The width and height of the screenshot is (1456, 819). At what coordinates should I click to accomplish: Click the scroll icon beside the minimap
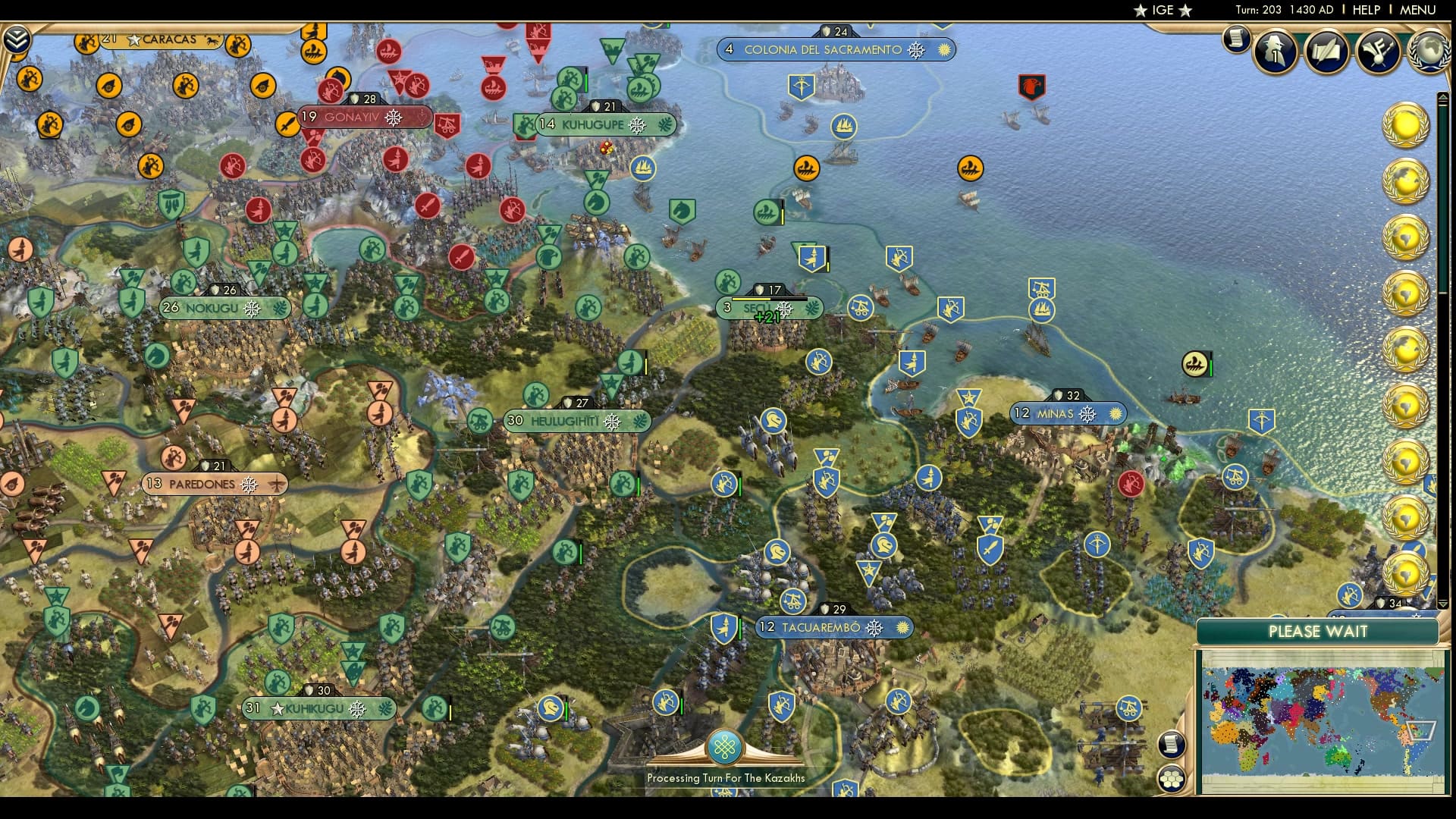[x=1171, y=744]
